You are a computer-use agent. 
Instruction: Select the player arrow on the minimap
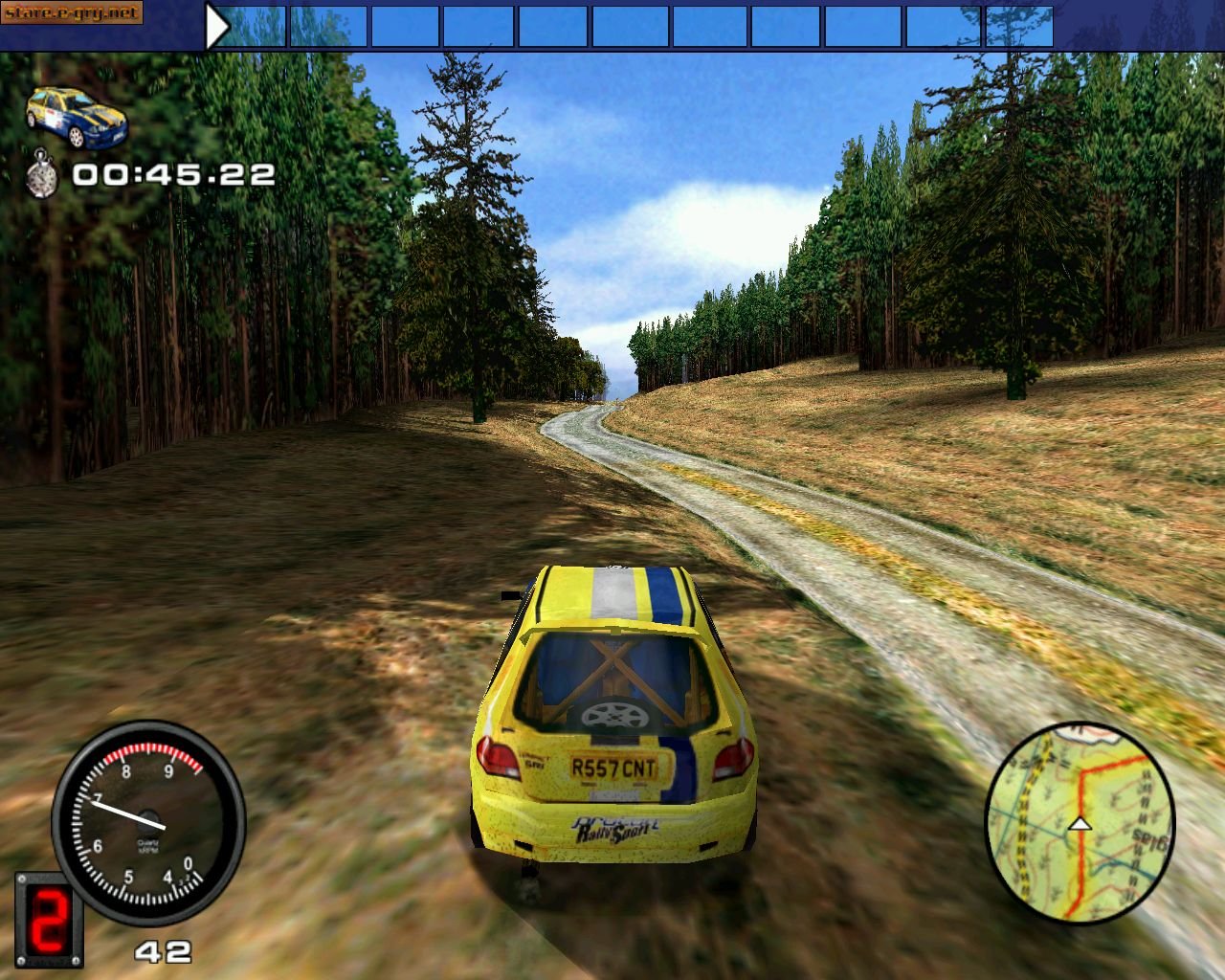click(x=1080, y=824)
